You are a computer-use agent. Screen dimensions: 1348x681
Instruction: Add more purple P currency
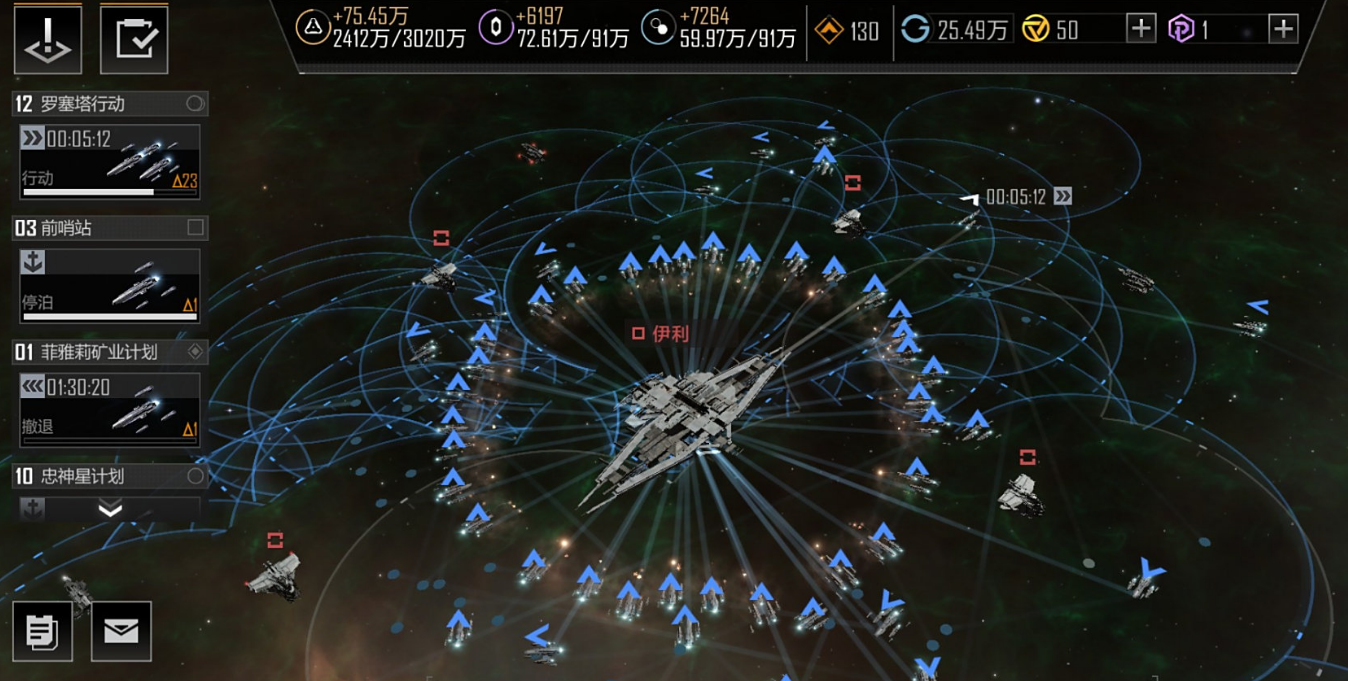click(x=1282, y=29)
